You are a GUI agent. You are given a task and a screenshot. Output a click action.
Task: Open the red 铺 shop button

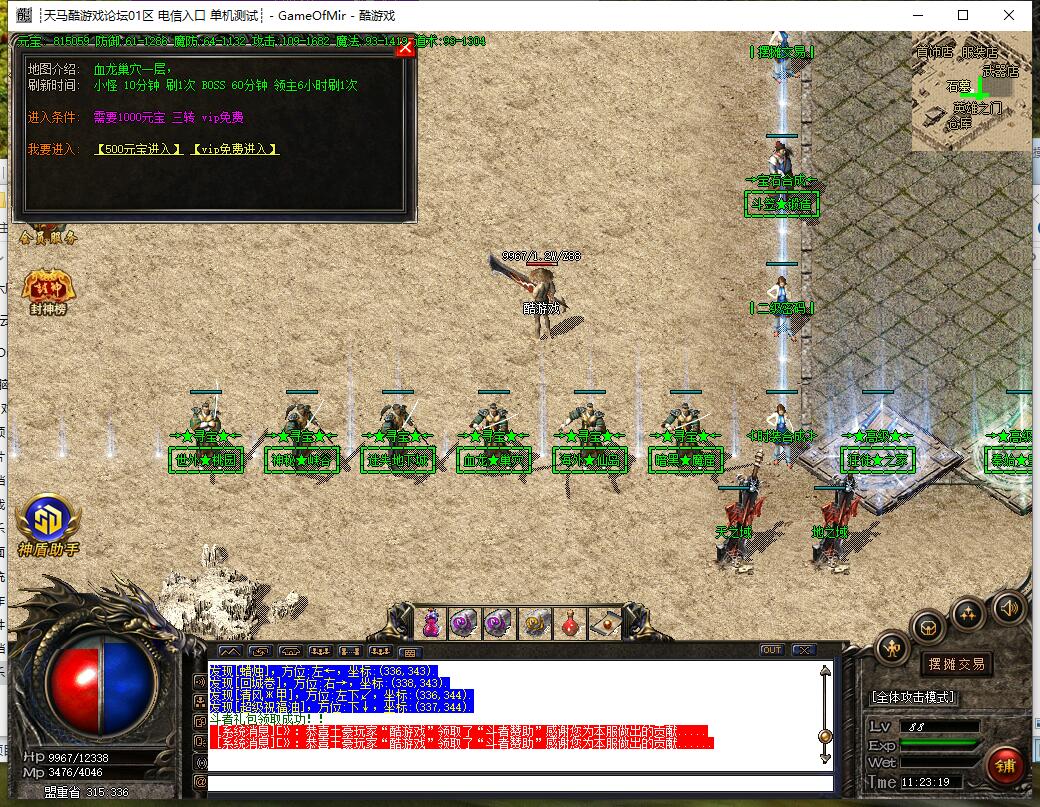click(1004, 765)
